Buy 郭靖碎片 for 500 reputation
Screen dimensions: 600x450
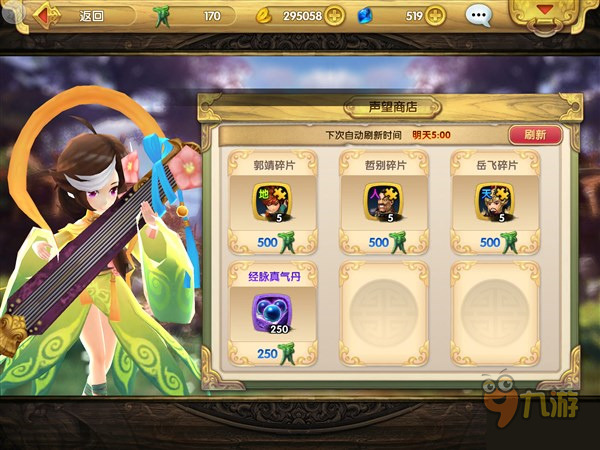(271, 242)
